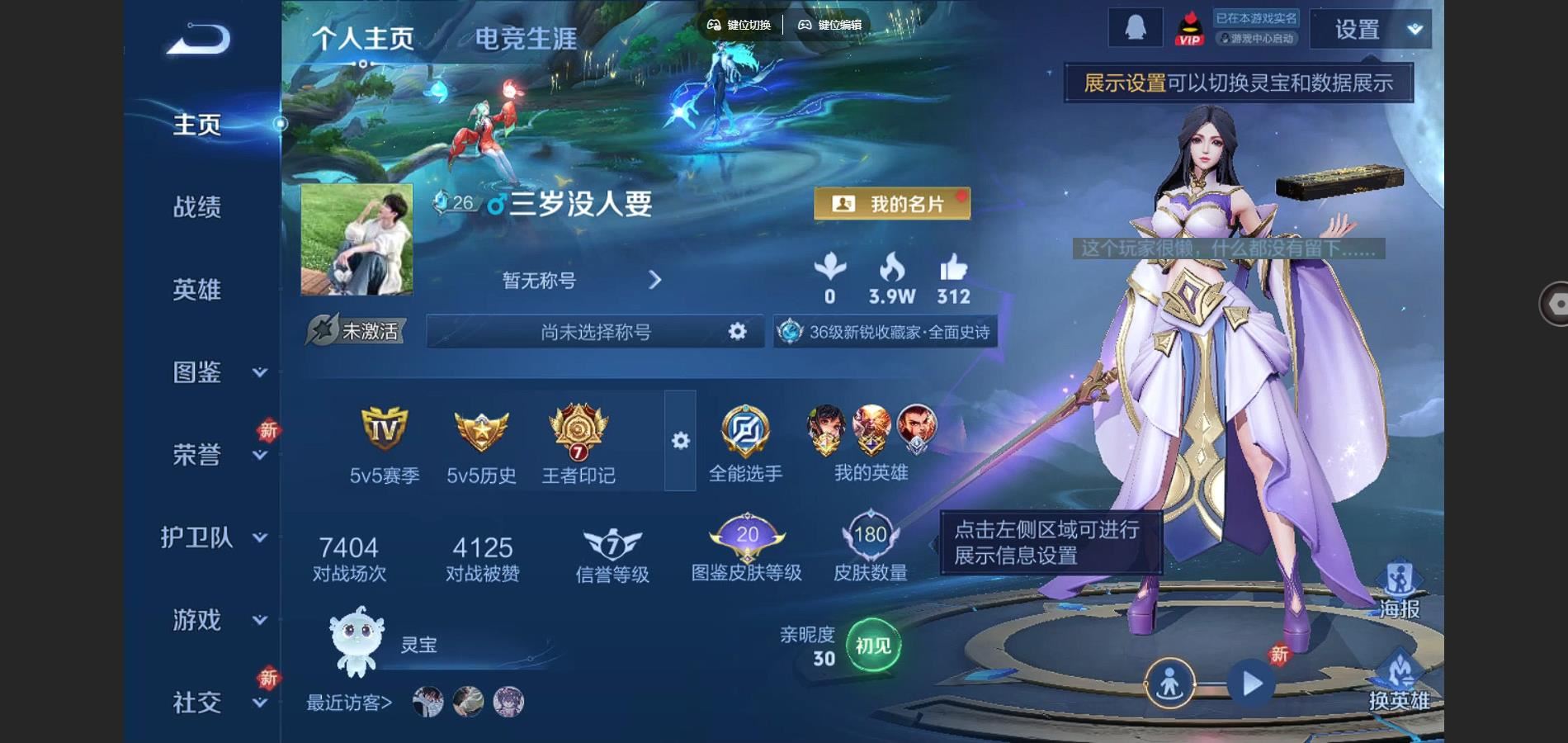This screenshot has width=1568, height=743.
Task: Click the 键位切换 overlay button
Action: pyautogui.click(x=739, y=25)
